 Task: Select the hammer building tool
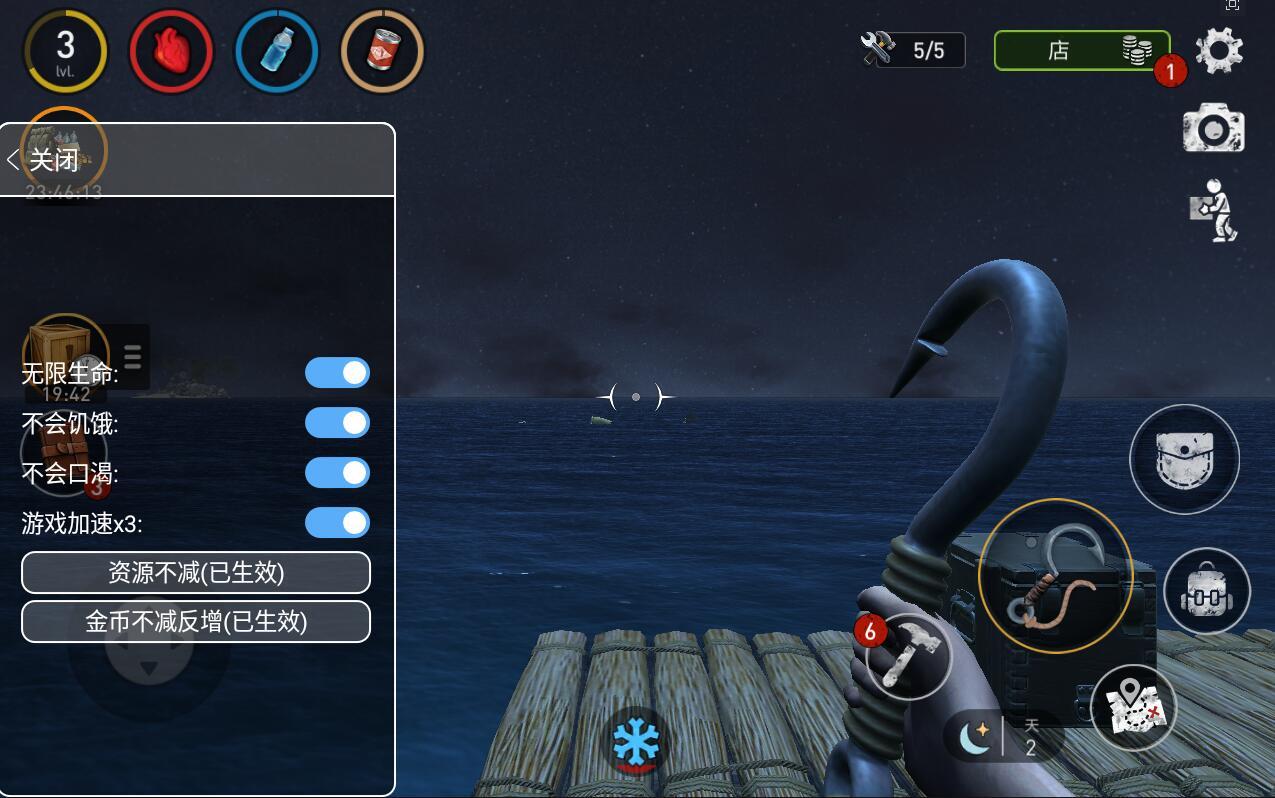point(909,655)
